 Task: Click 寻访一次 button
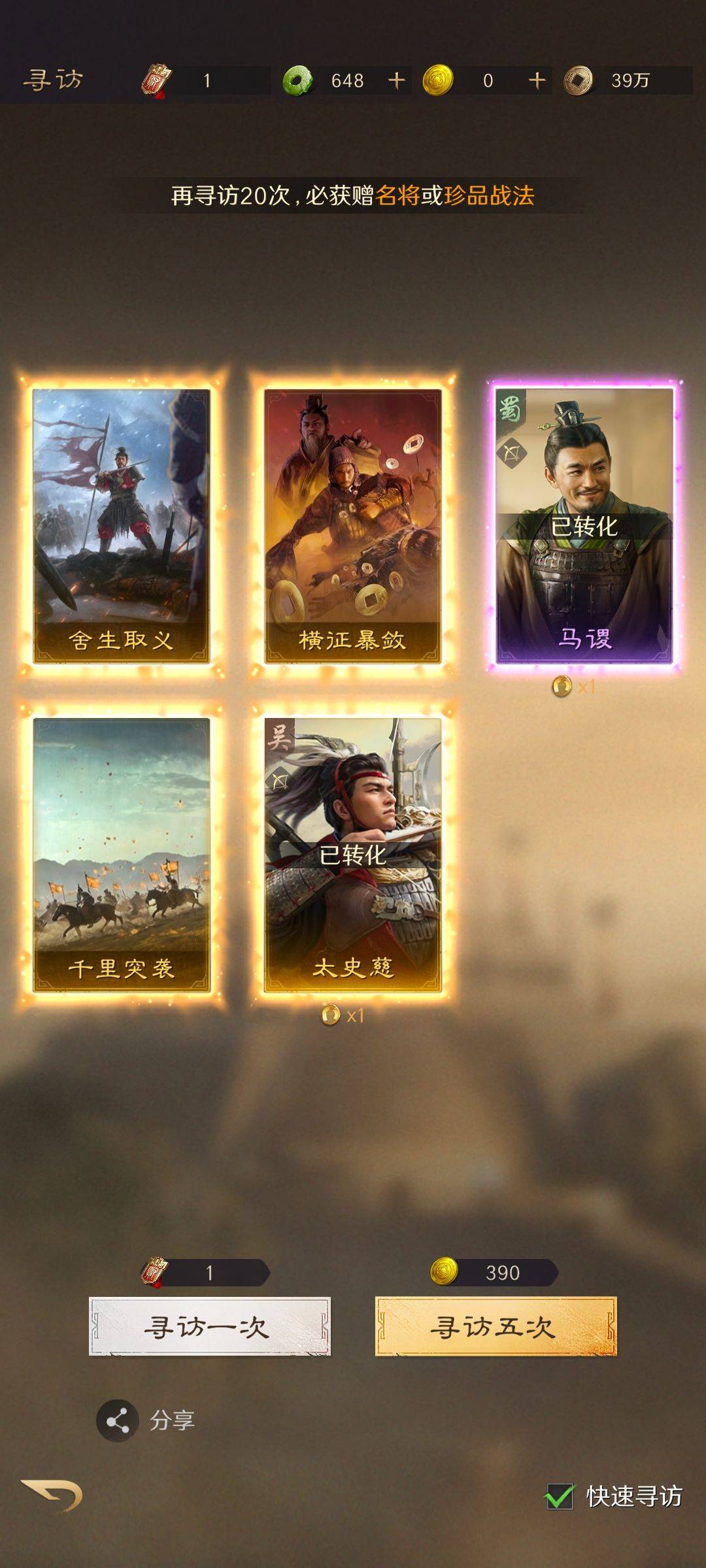(209, 1326)
